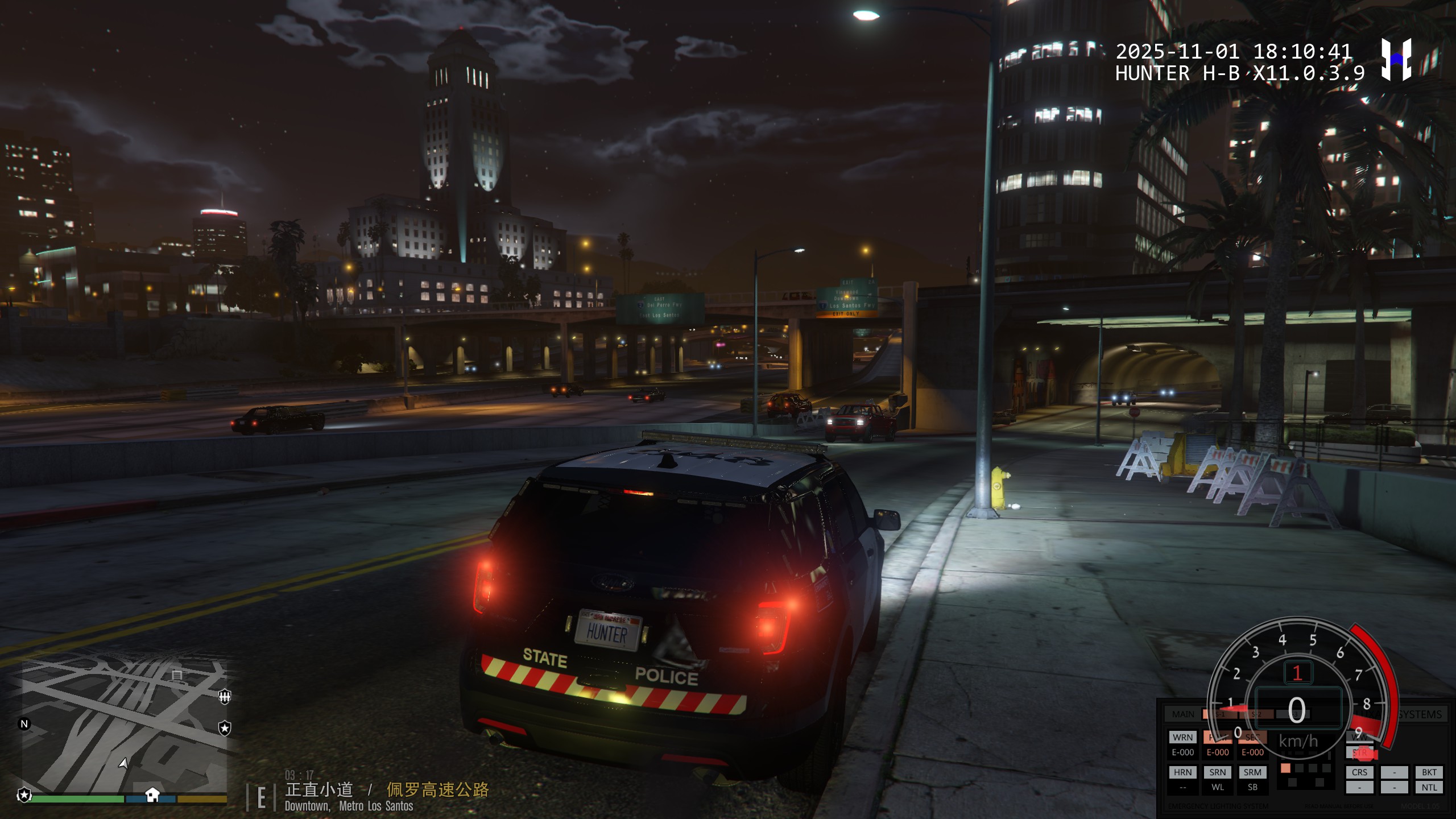This screenshot has width=1456, height=819.
Task: Click the north compass marker on minimap
Action: click(x=24, y=724)
